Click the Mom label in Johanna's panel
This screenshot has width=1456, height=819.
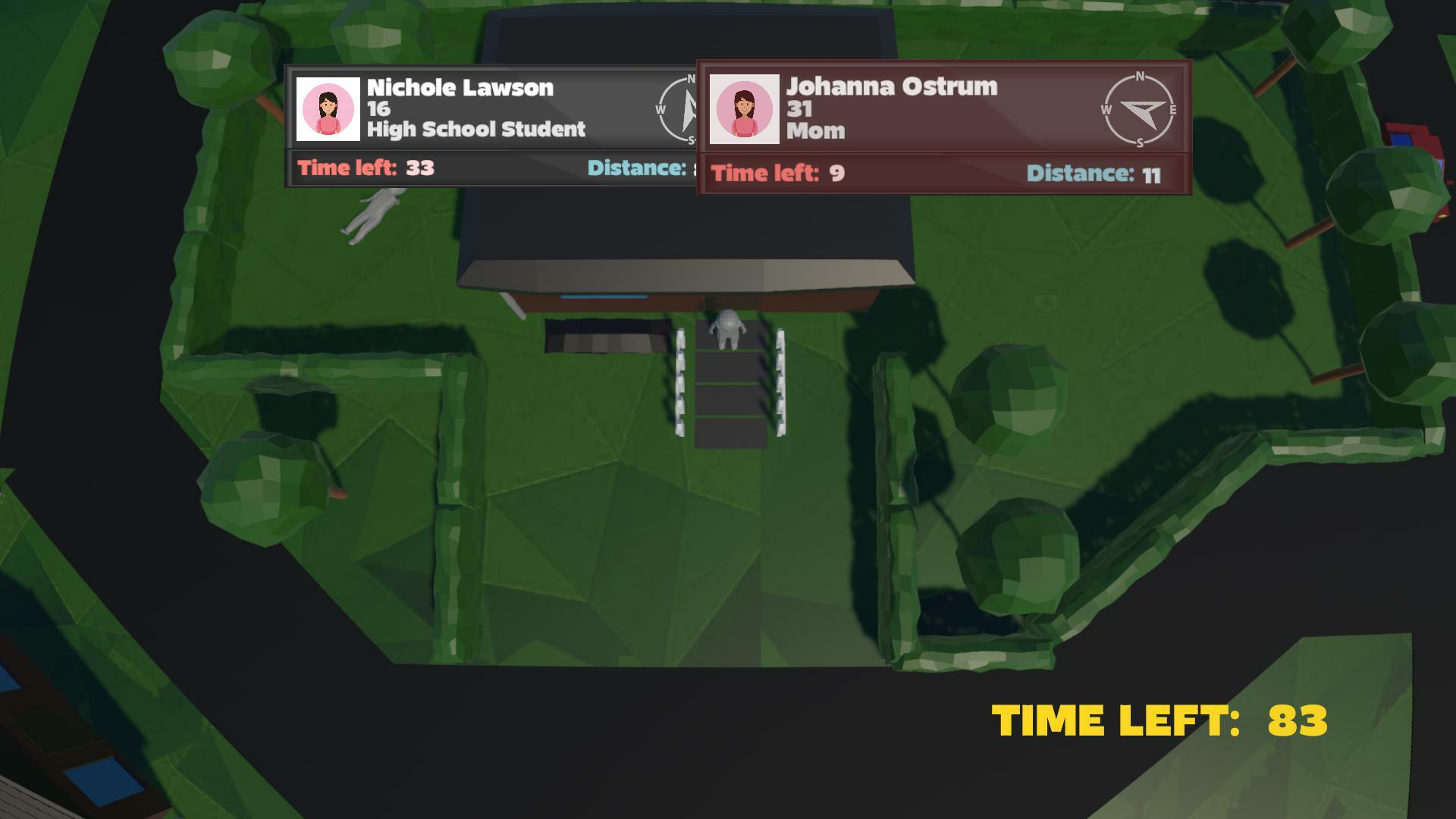[x=816, y=130]
